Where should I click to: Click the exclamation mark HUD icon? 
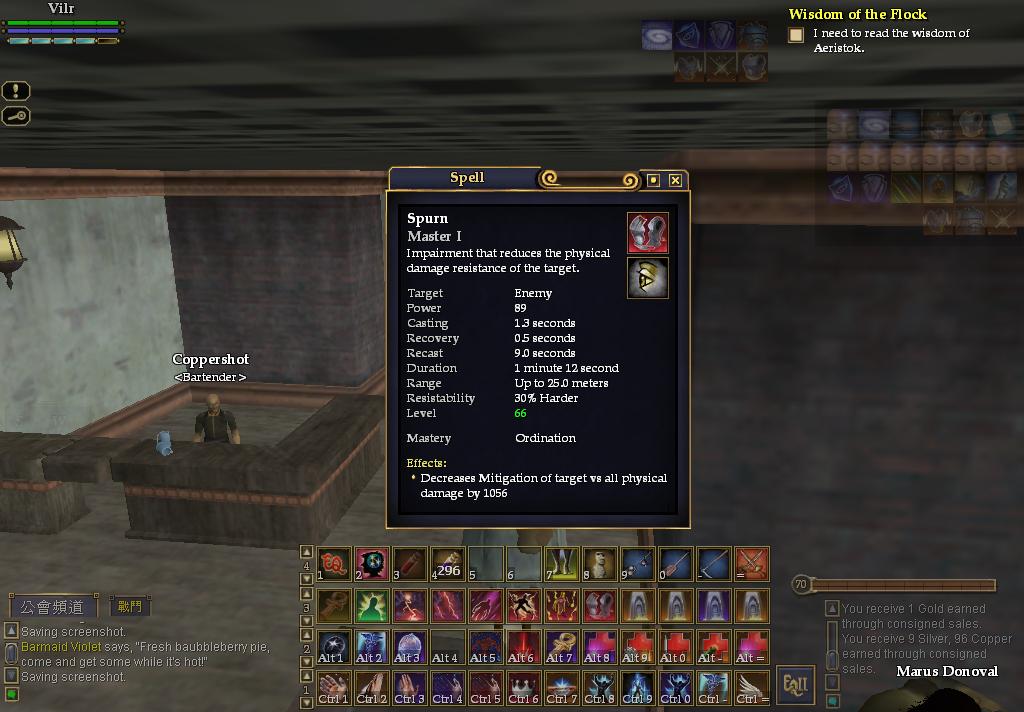tap(16, 91)
